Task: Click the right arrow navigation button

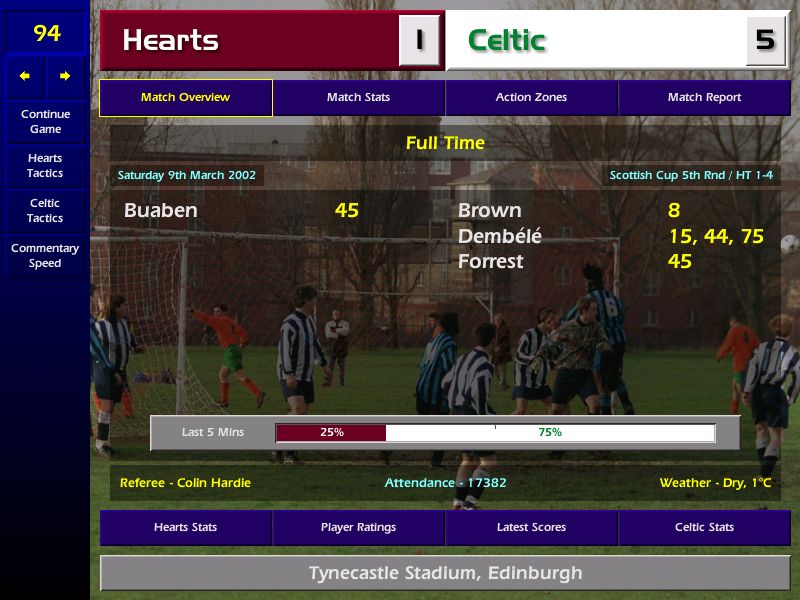Action: click(66, 76)
